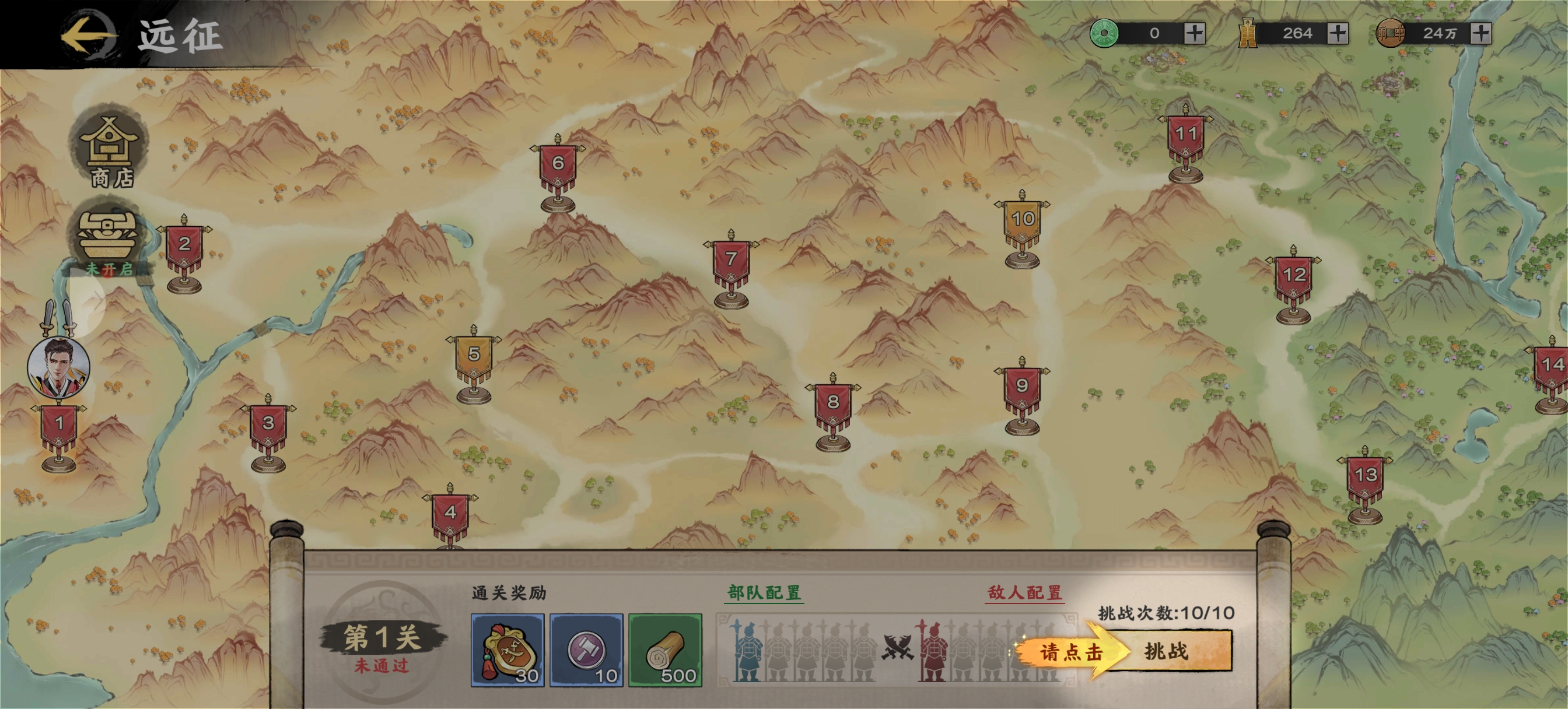Image resolution: width=1568 pixels, height=709 pixels.
Task: Add more copper coins
Action: pos(1481,33)
